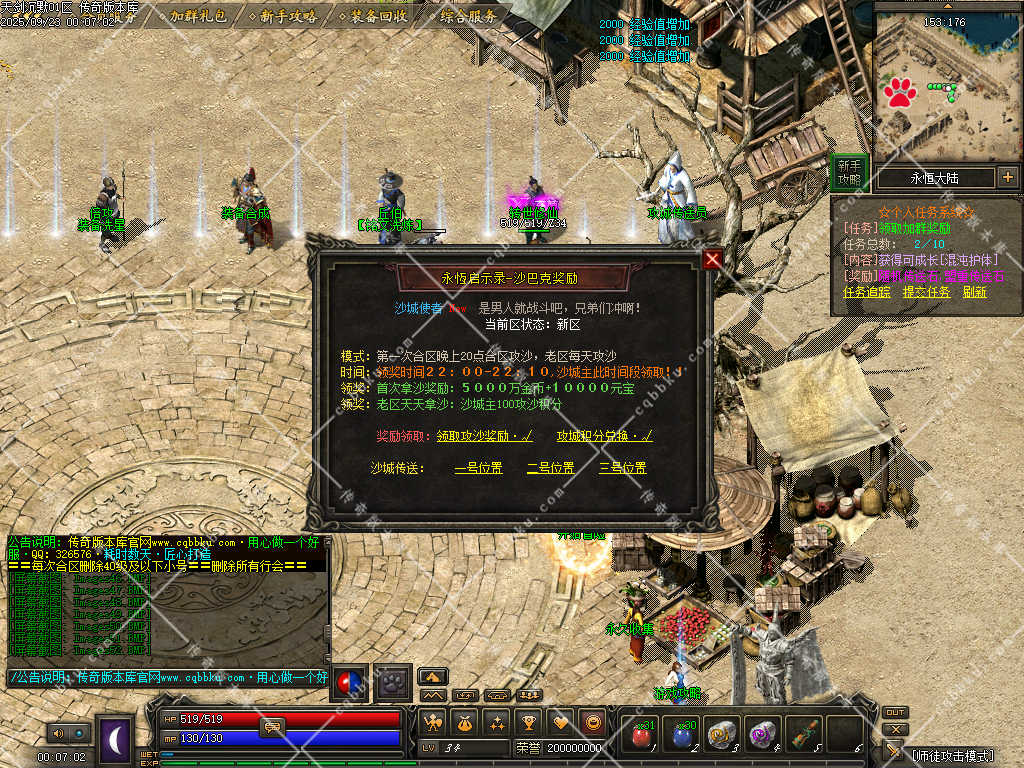Image resolution: width=1024 pixels, height=768 pixels.
Task: Open siege points exchange 攻城积分兑换
Action: tap(604, 436)
